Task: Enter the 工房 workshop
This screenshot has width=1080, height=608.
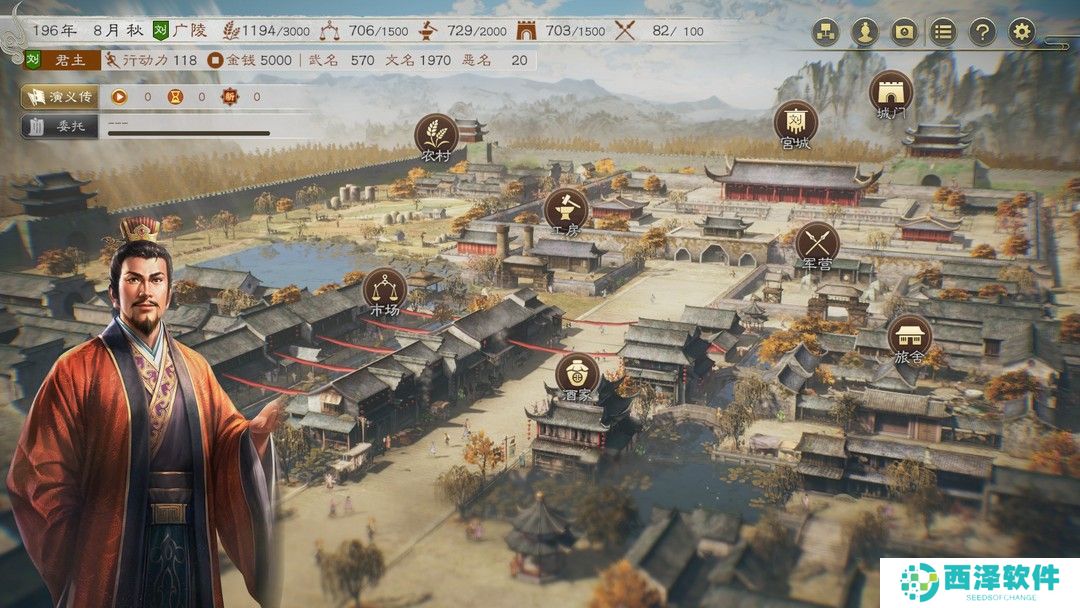Action: pos(566,208)
